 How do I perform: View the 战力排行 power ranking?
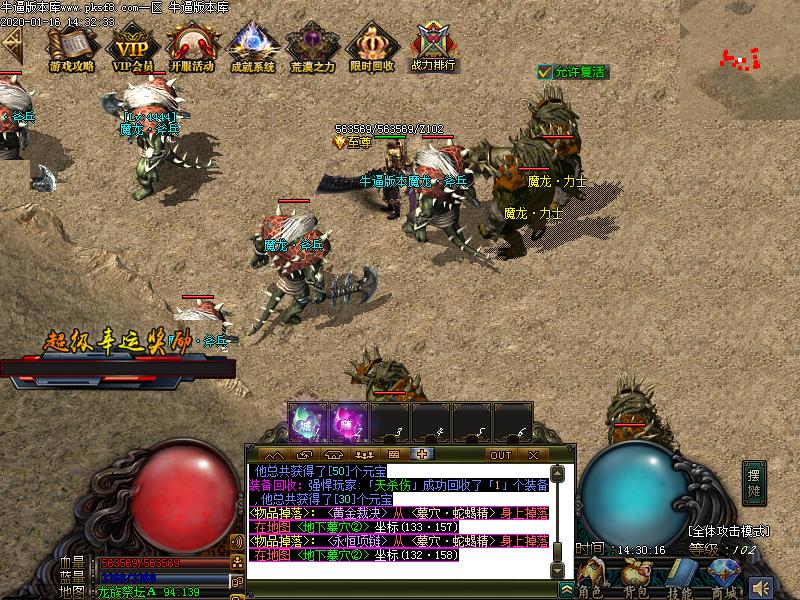[432, 47]
